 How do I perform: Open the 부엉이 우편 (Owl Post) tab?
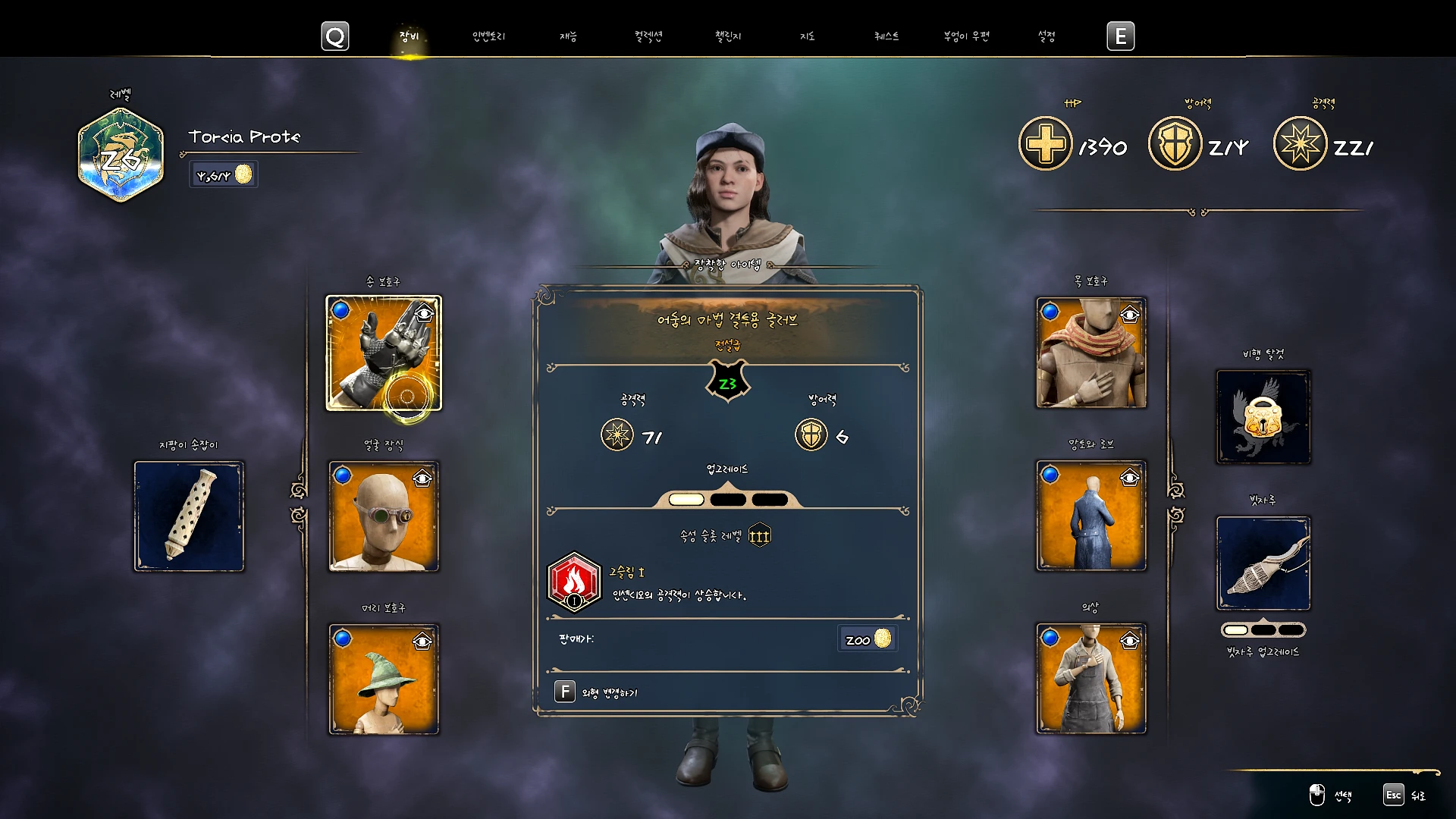[x=966, y=36]
